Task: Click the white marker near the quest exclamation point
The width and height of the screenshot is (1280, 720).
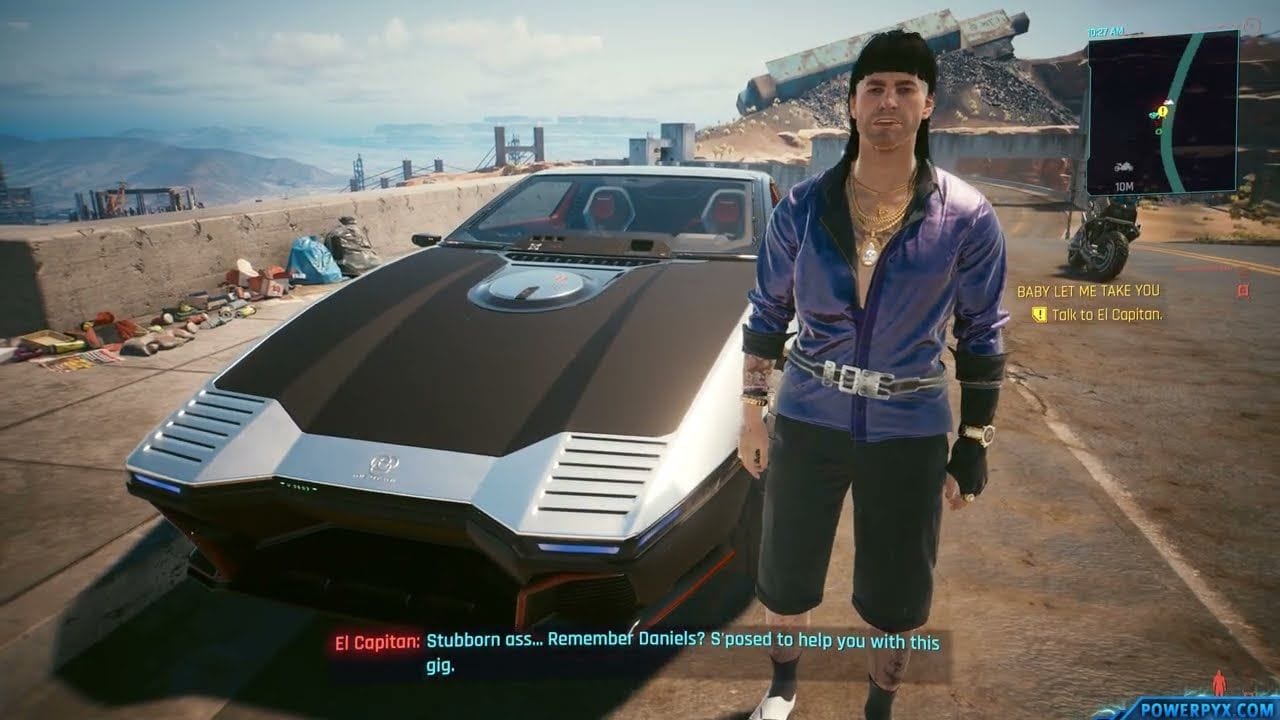Action: (1169, 101)
